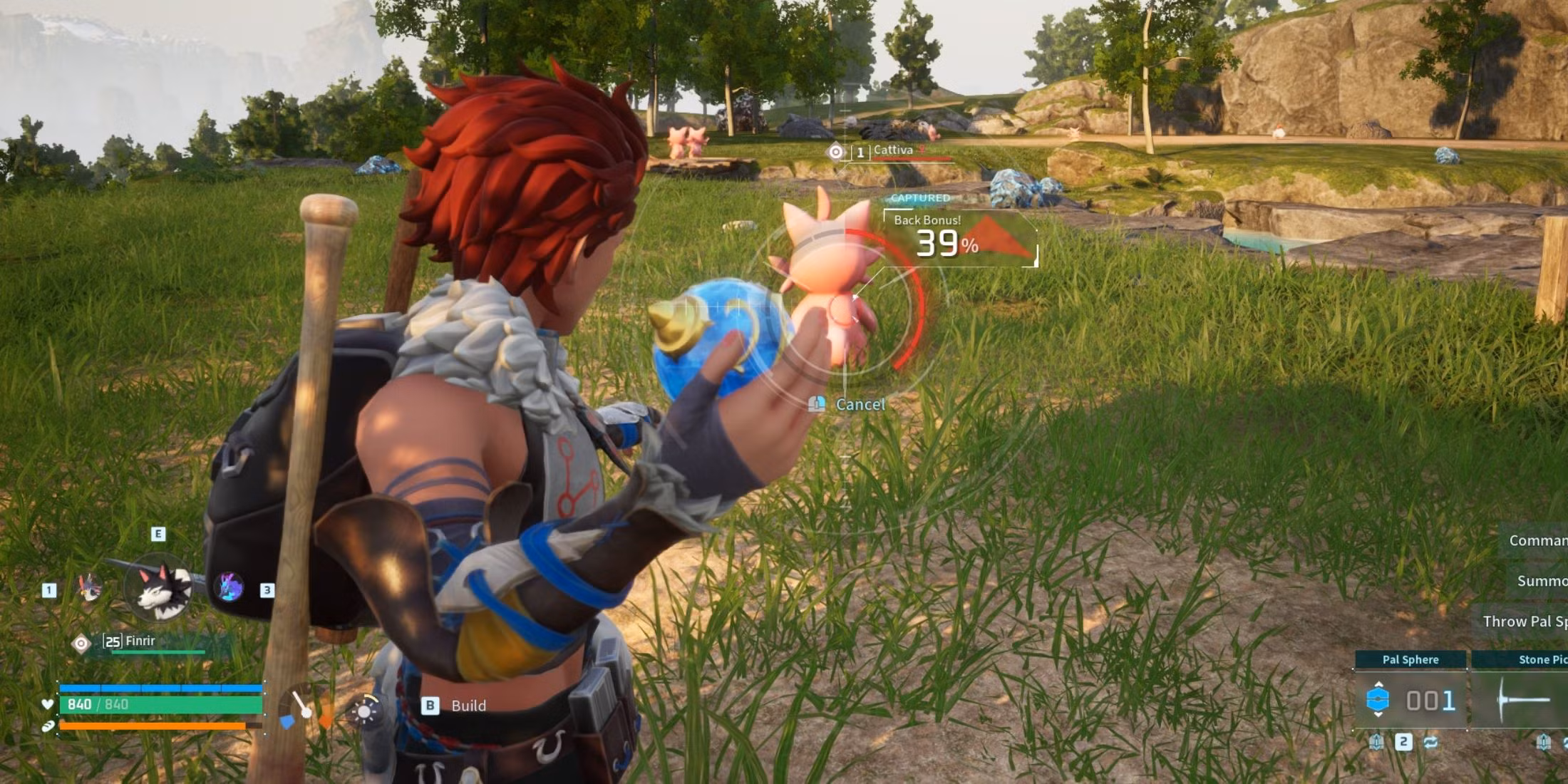Click the Cattiva target name tag
This screenshot has width=1568, height=784.
[x=893, y=150]
